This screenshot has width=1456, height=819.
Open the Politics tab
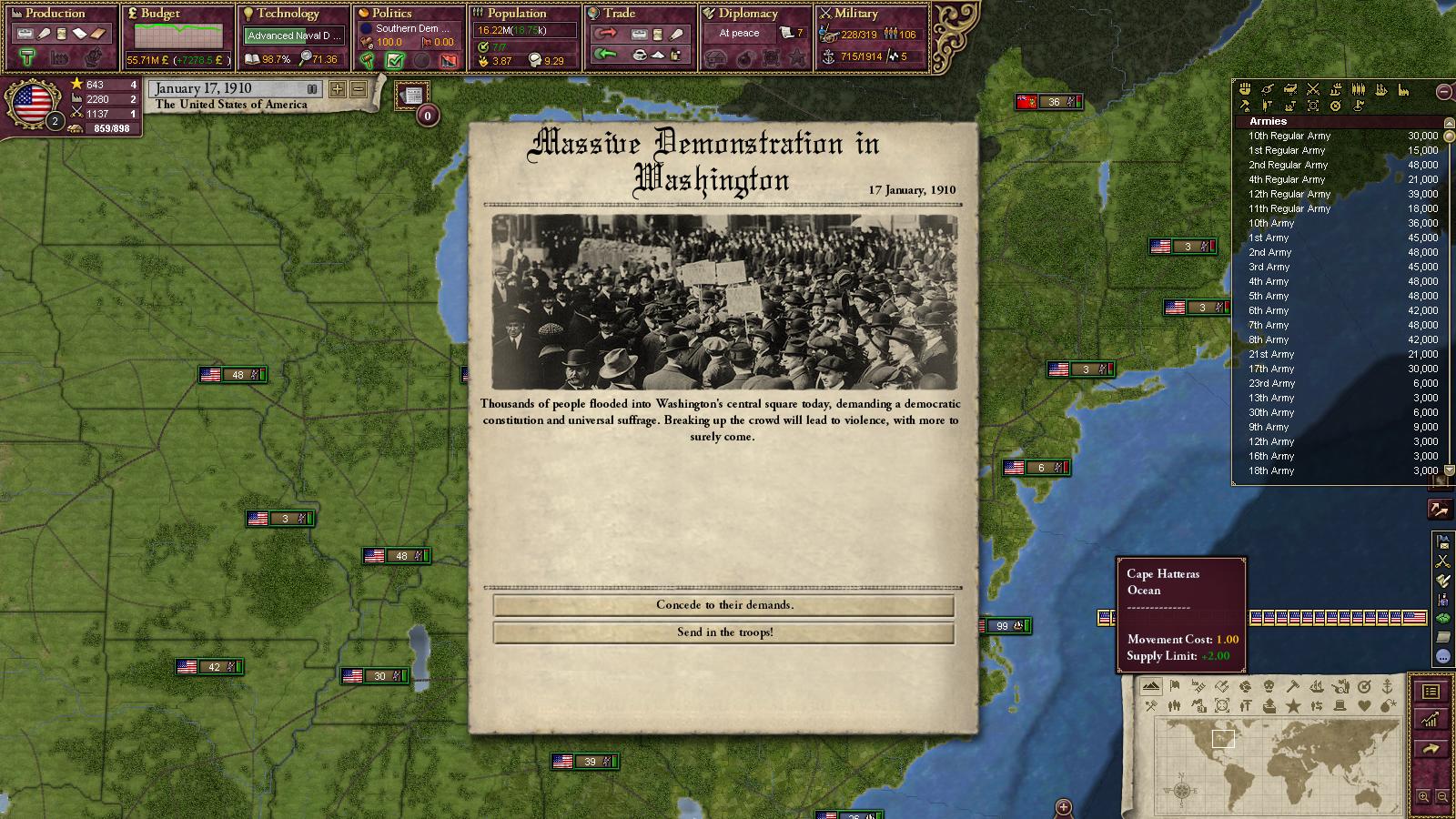tap(391, 14)
